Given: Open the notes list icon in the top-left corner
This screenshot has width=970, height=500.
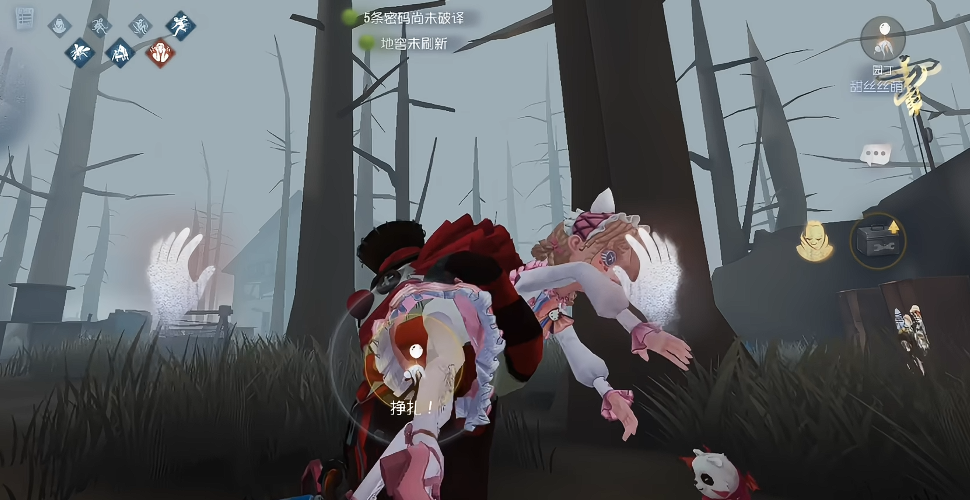Looking at the screenshot, I should 25,19.
